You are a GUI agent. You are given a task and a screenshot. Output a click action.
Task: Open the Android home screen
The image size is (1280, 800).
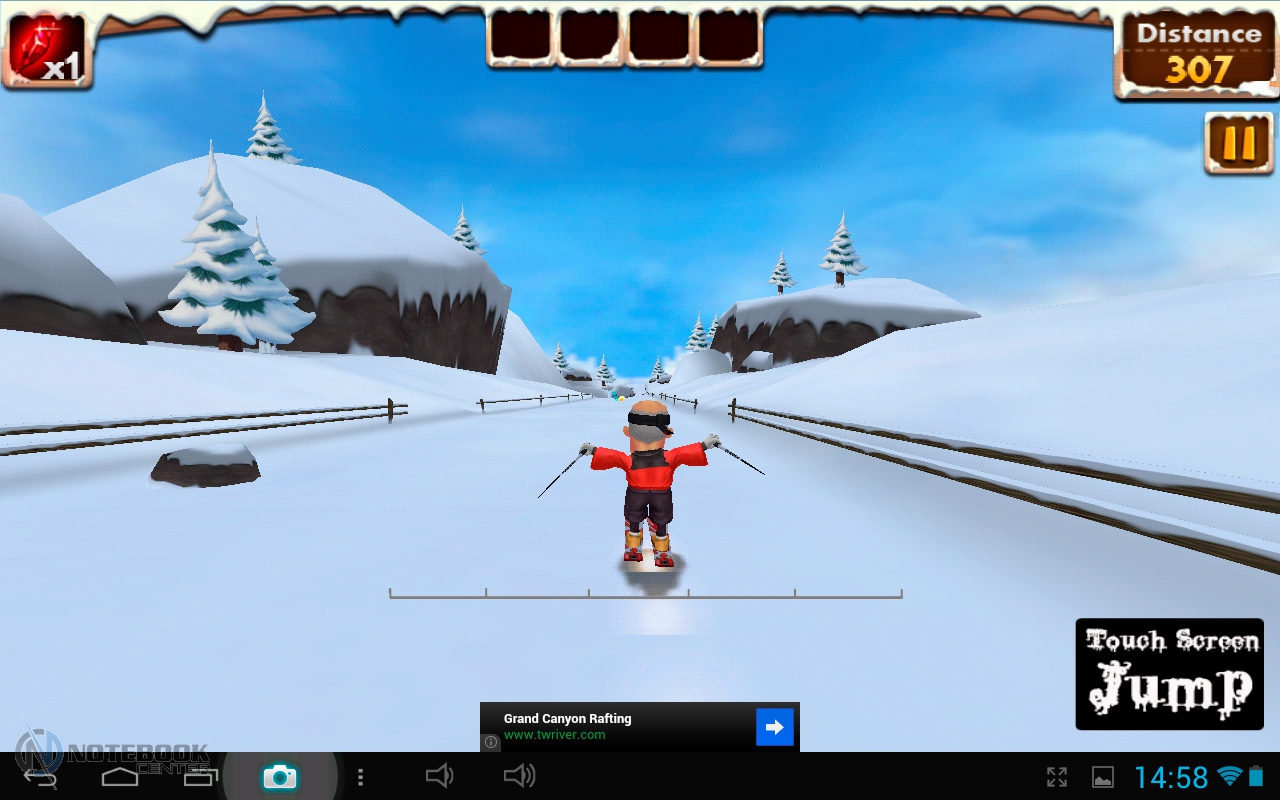click(x=119, y=776)
